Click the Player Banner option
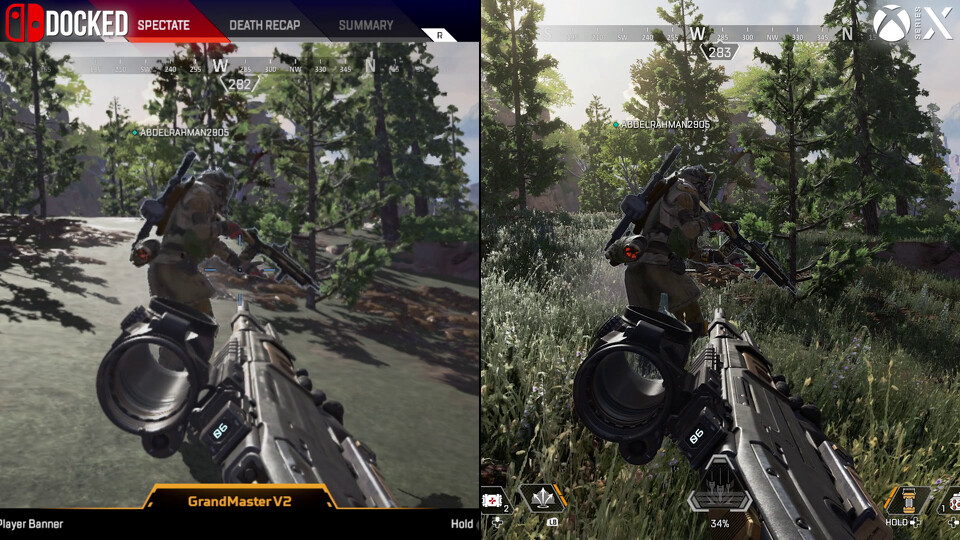The width and height of the screenshot is (960, 540). [x=32, y=523]
